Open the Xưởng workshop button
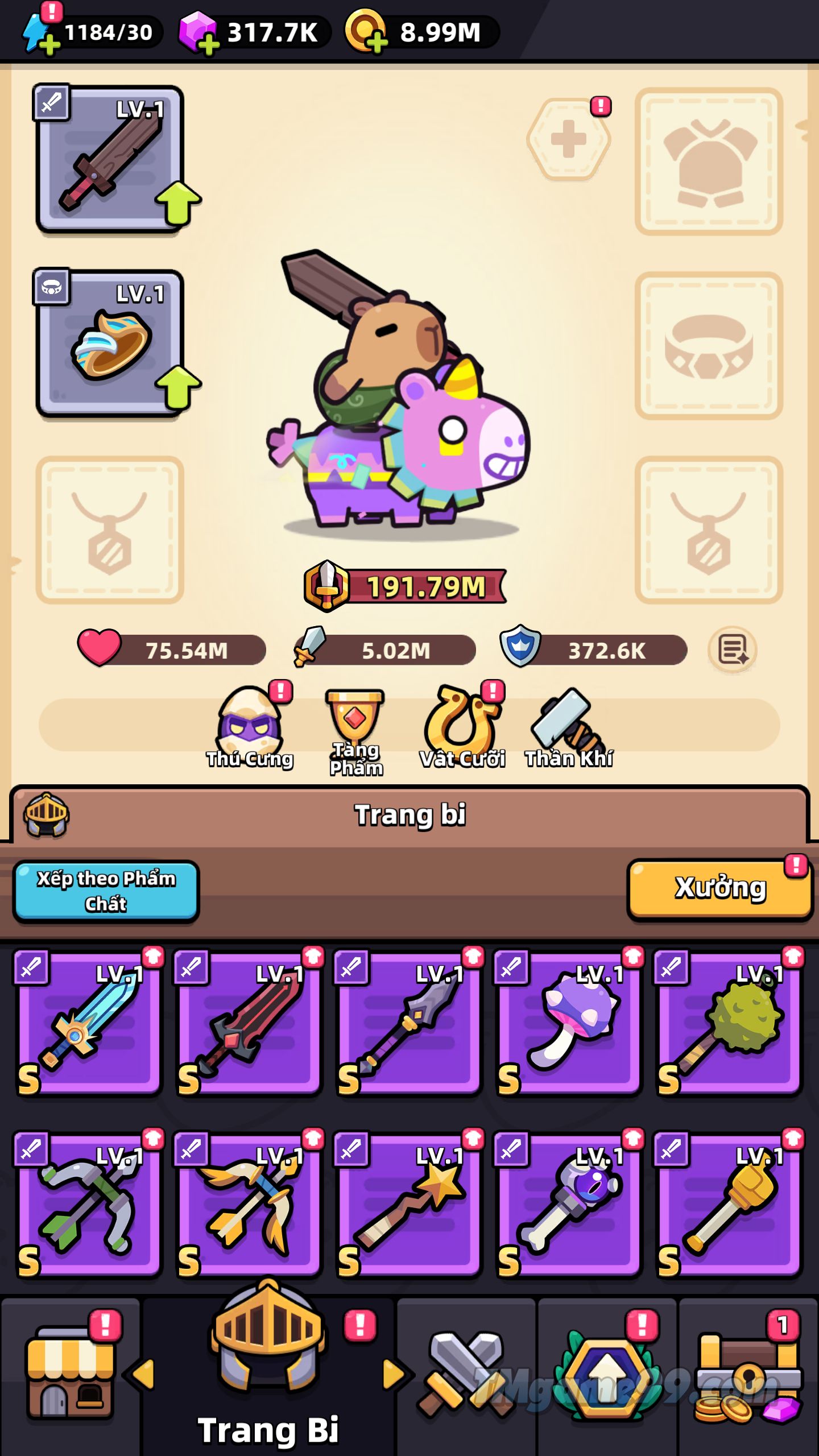 [x=720, y=888]
